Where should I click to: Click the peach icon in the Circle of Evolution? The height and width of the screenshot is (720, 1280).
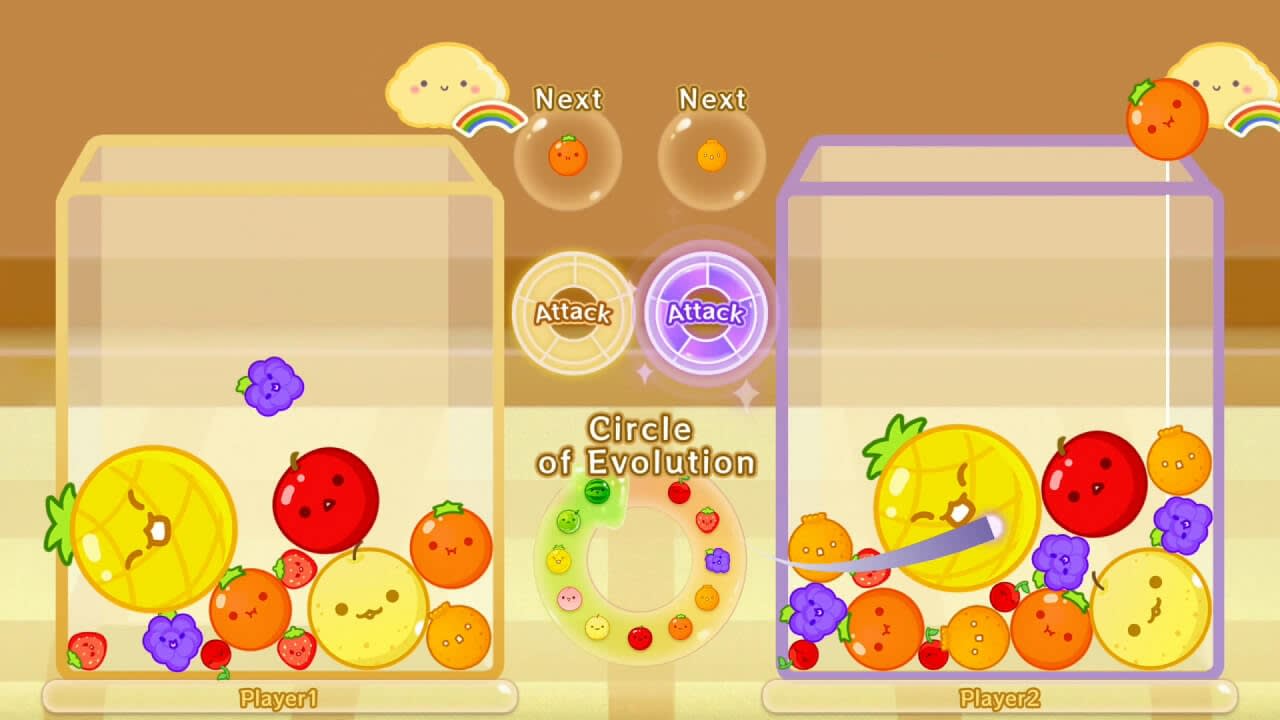click(569, 598)
